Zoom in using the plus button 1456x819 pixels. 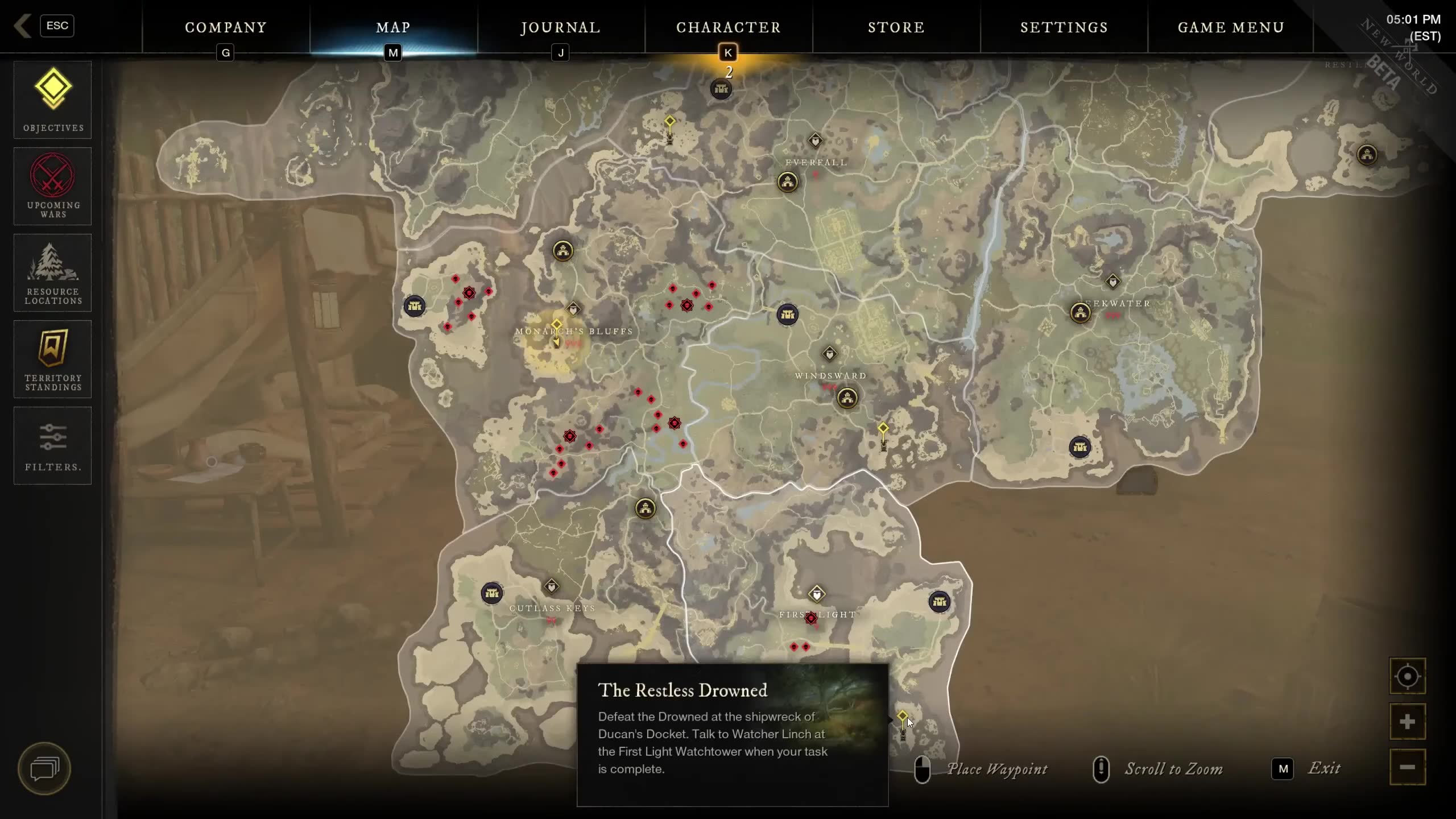[x=1407, y=722]
